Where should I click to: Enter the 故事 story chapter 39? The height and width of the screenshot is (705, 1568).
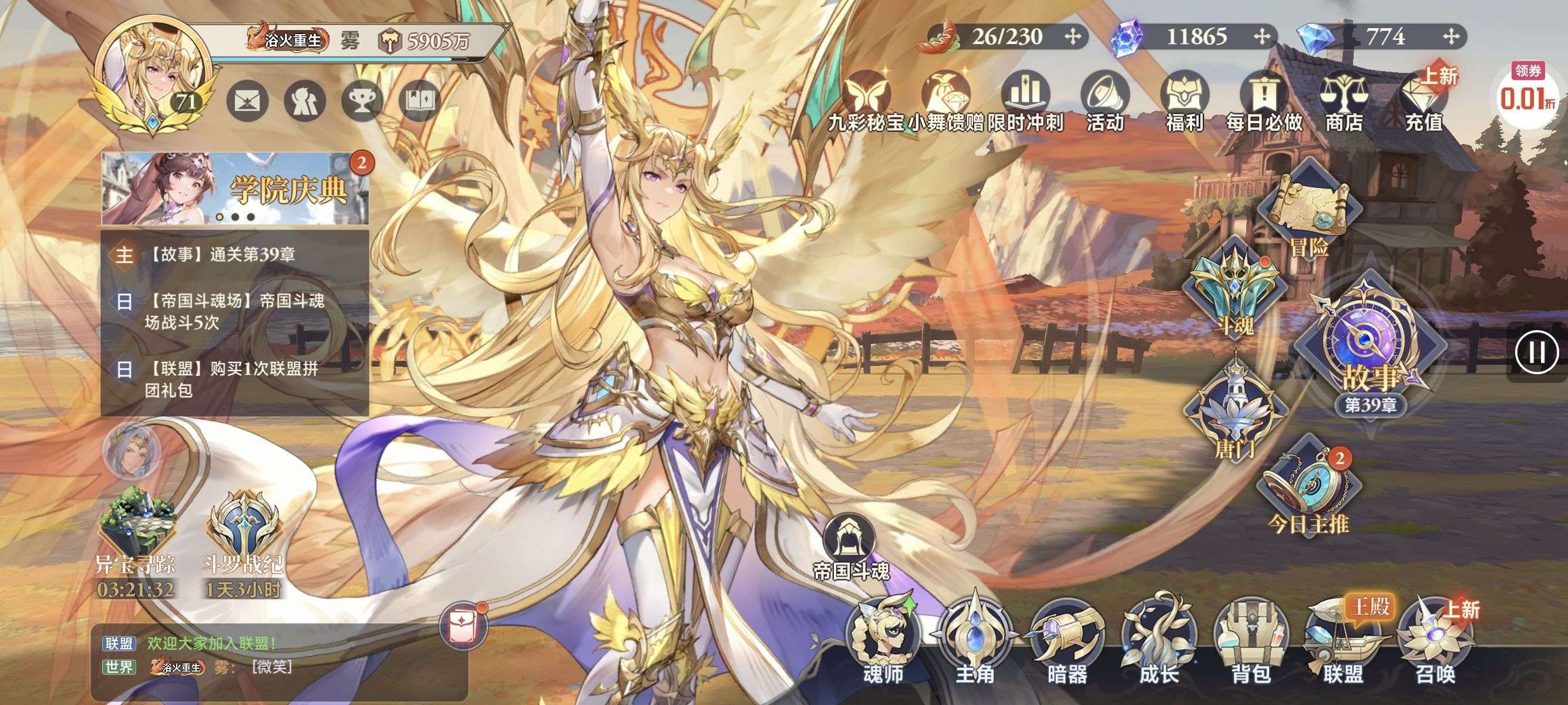1370,353
